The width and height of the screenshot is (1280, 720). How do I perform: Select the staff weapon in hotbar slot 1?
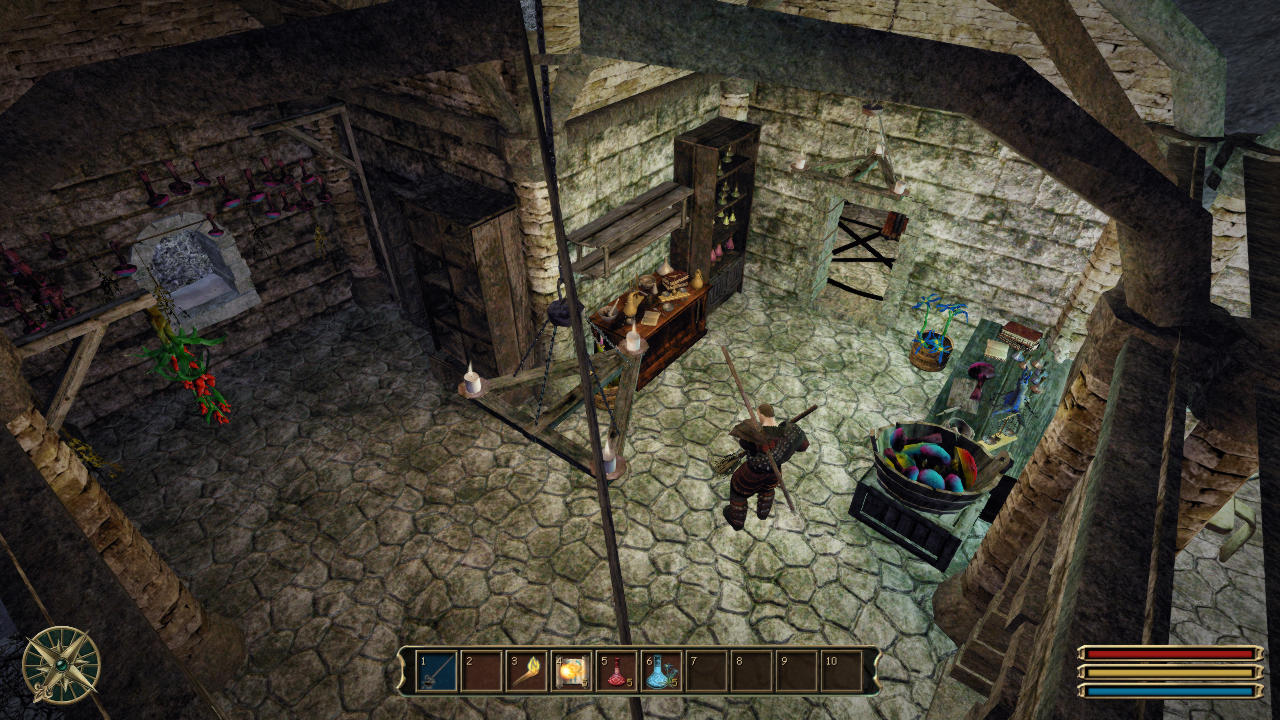[x=437, y=671]
